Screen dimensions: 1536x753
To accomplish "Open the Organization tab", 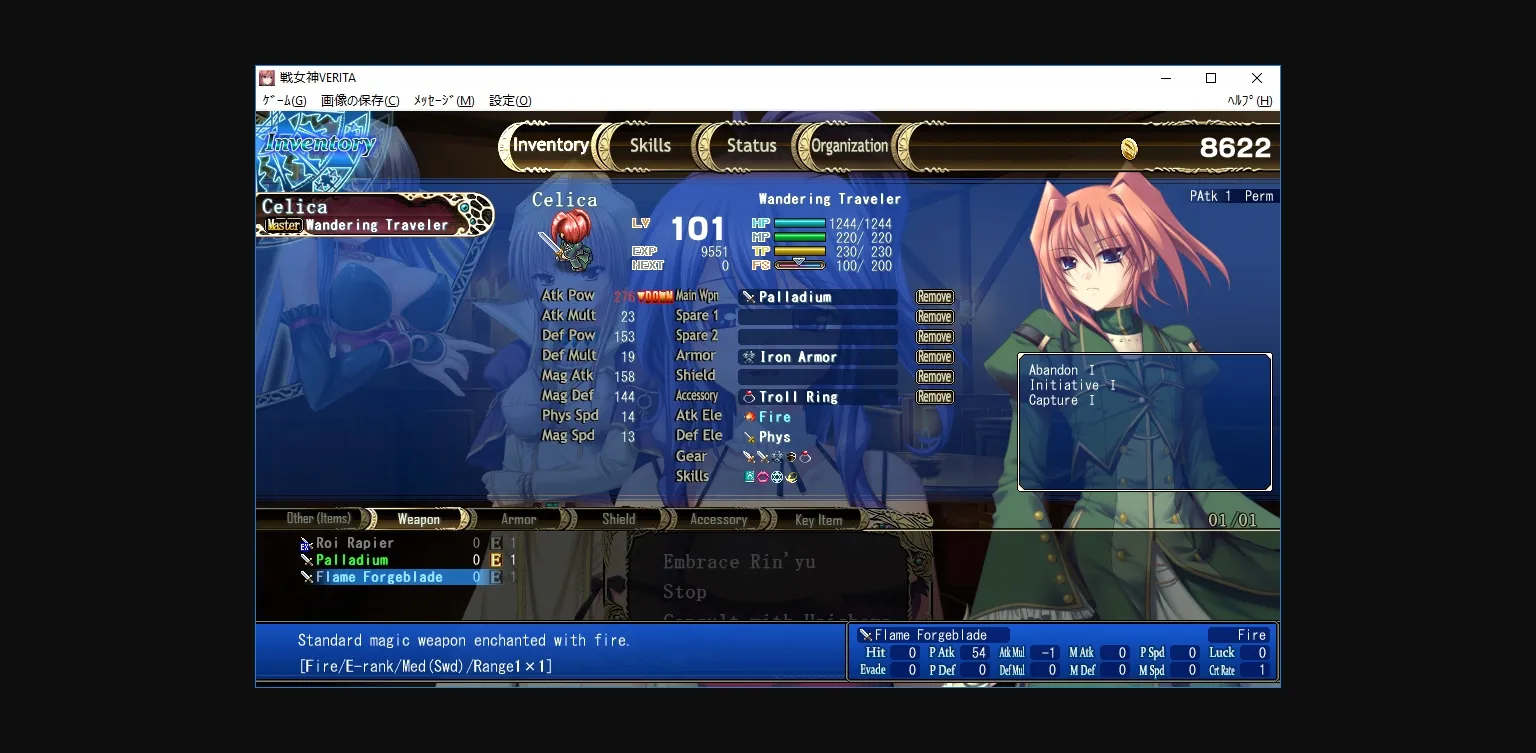I will click(849, 146).
